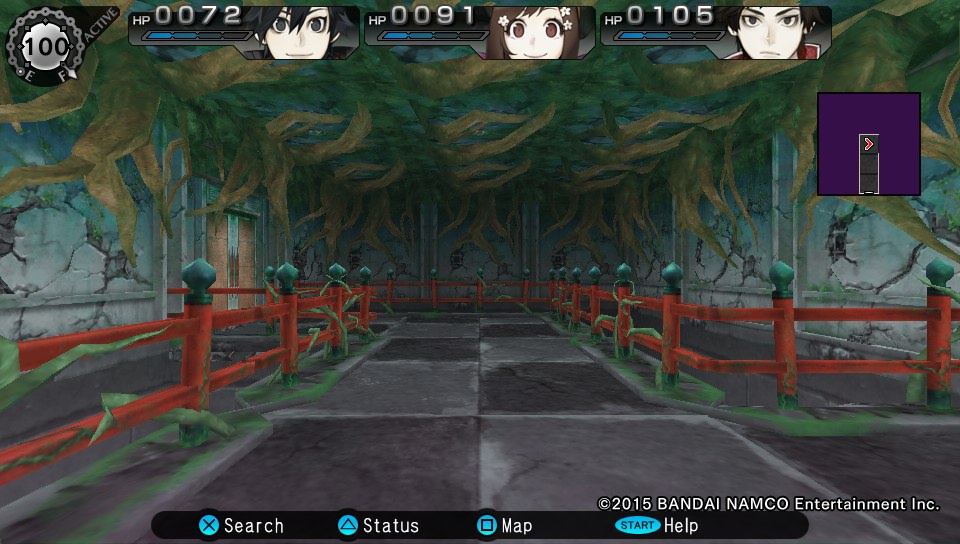
Task: Open the dungeon minimap
Action: [x=868, y=144]
